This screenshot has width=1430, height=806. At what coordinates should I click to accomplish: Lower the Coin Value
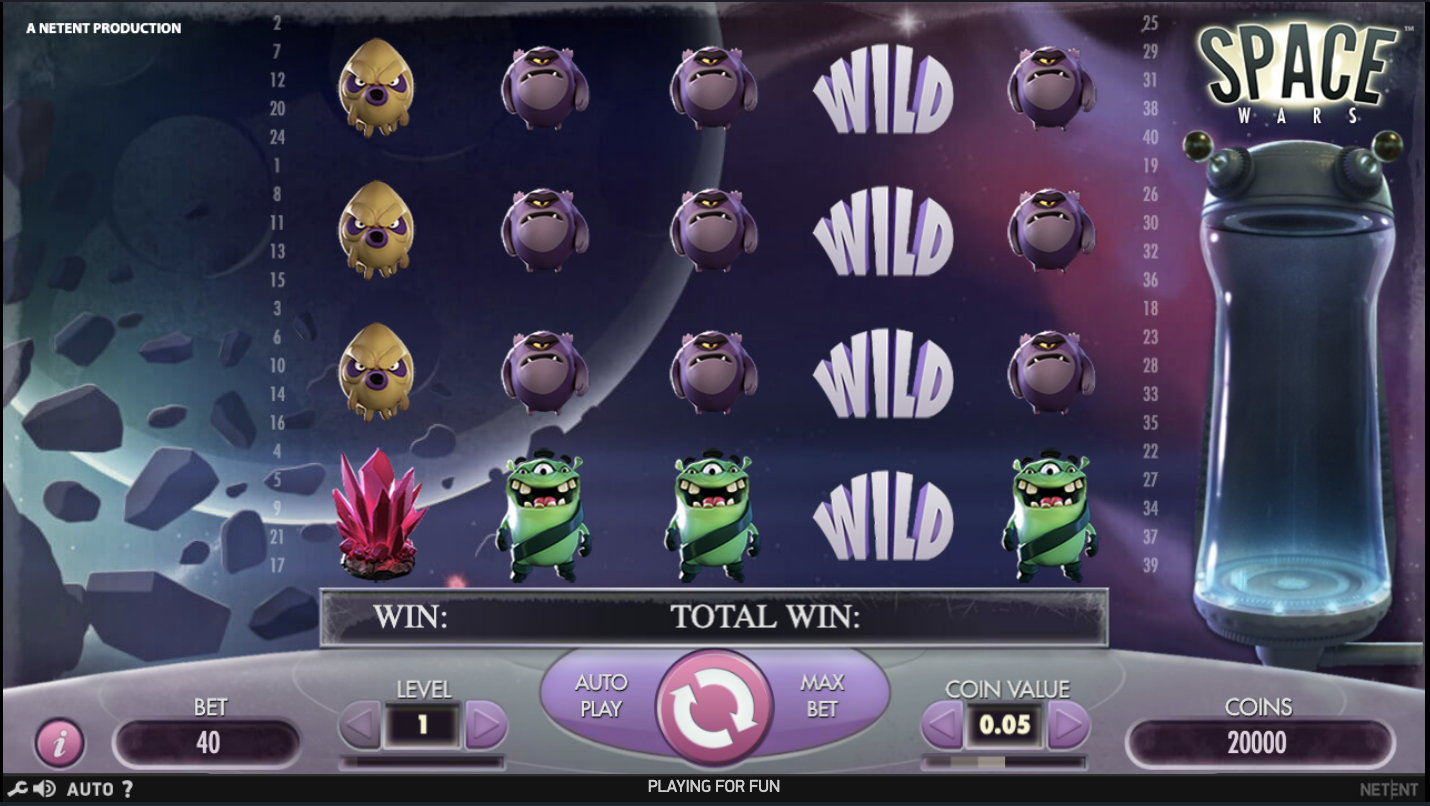tap(941, 725)
